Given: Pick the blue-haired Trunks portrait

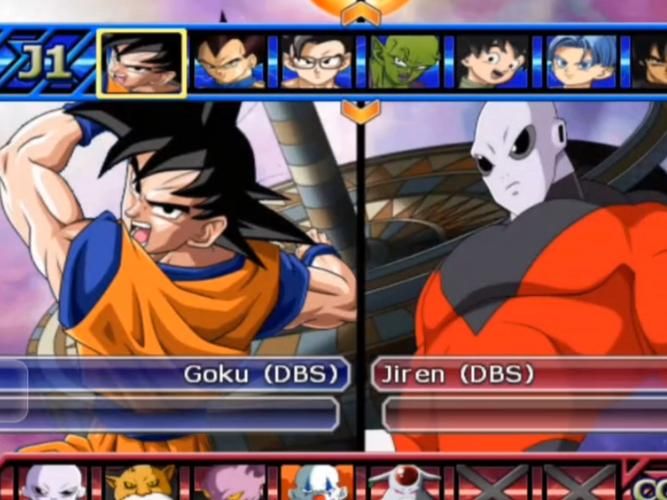Looking at the screenshot, I should [578, 63].
